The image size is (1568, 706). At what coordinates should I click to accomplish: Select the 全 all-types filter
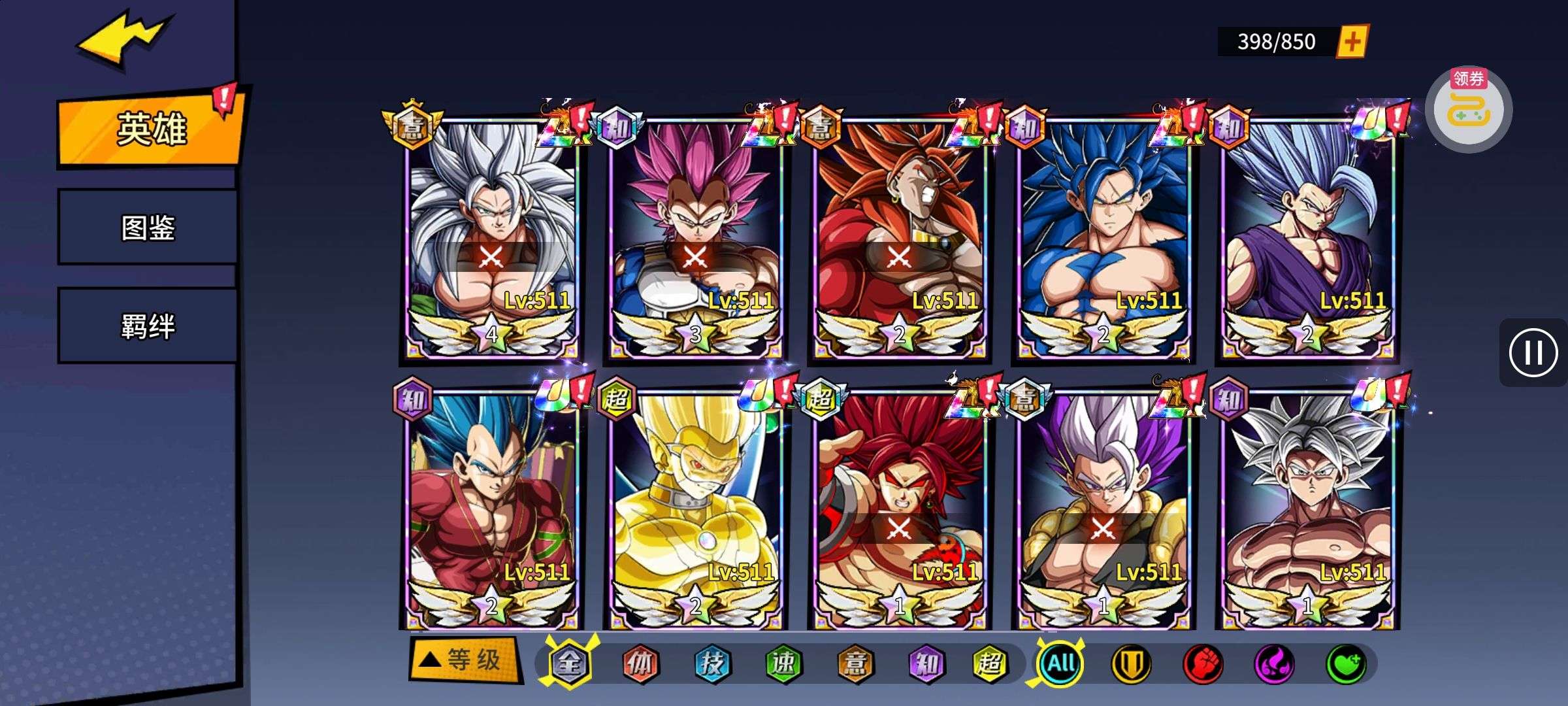pos(568,664)
